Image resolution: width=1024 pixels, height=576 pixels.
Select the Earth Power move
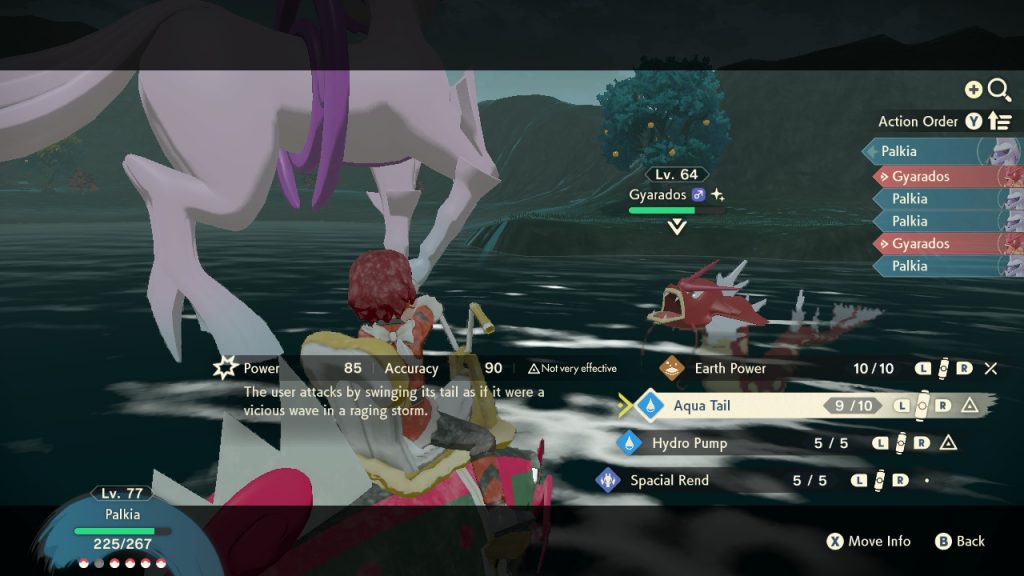[730, 368]
